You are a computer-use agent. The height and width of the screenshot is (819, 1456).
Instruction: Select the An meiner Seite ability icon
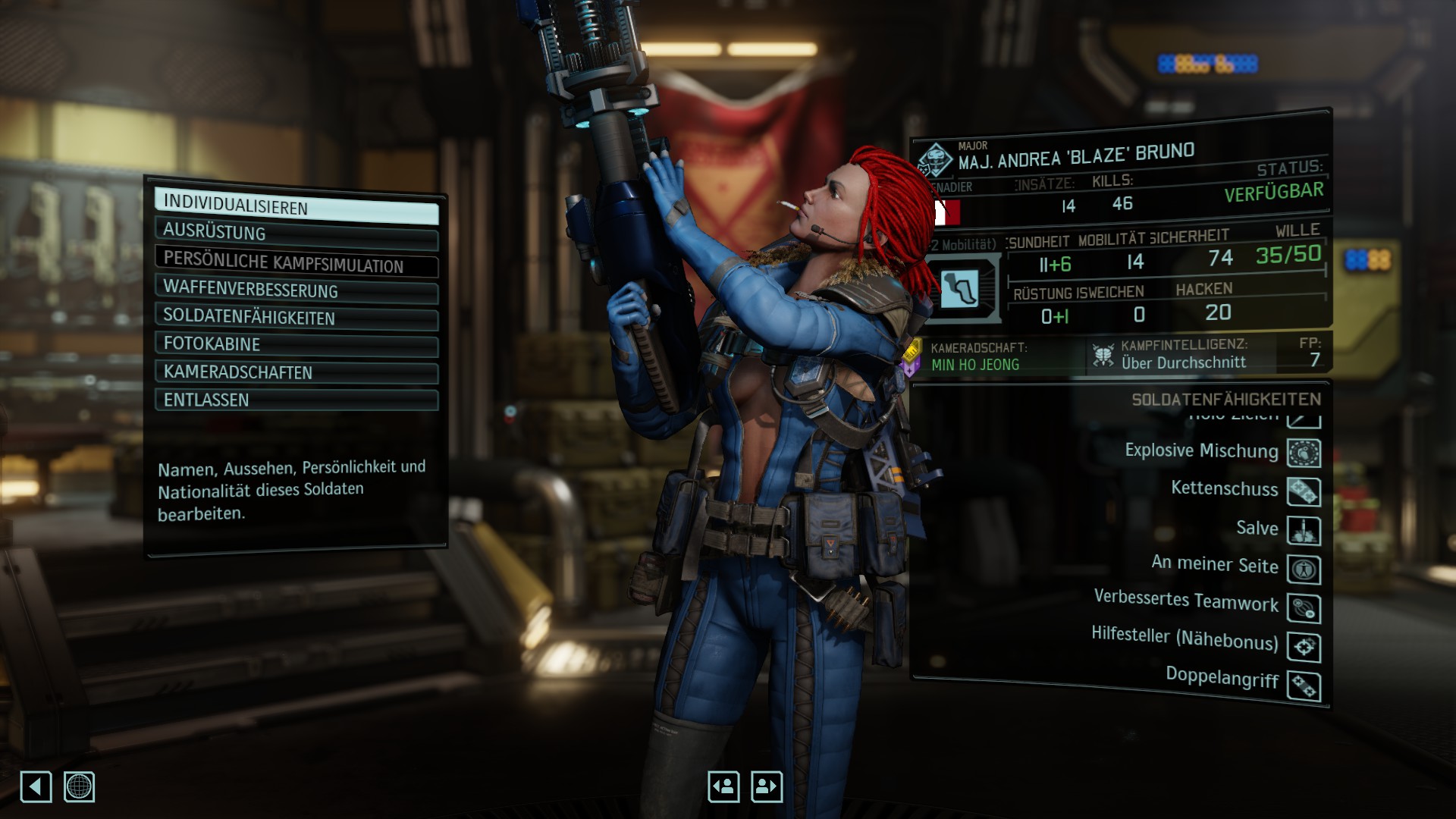click(x=1304, y=570)
